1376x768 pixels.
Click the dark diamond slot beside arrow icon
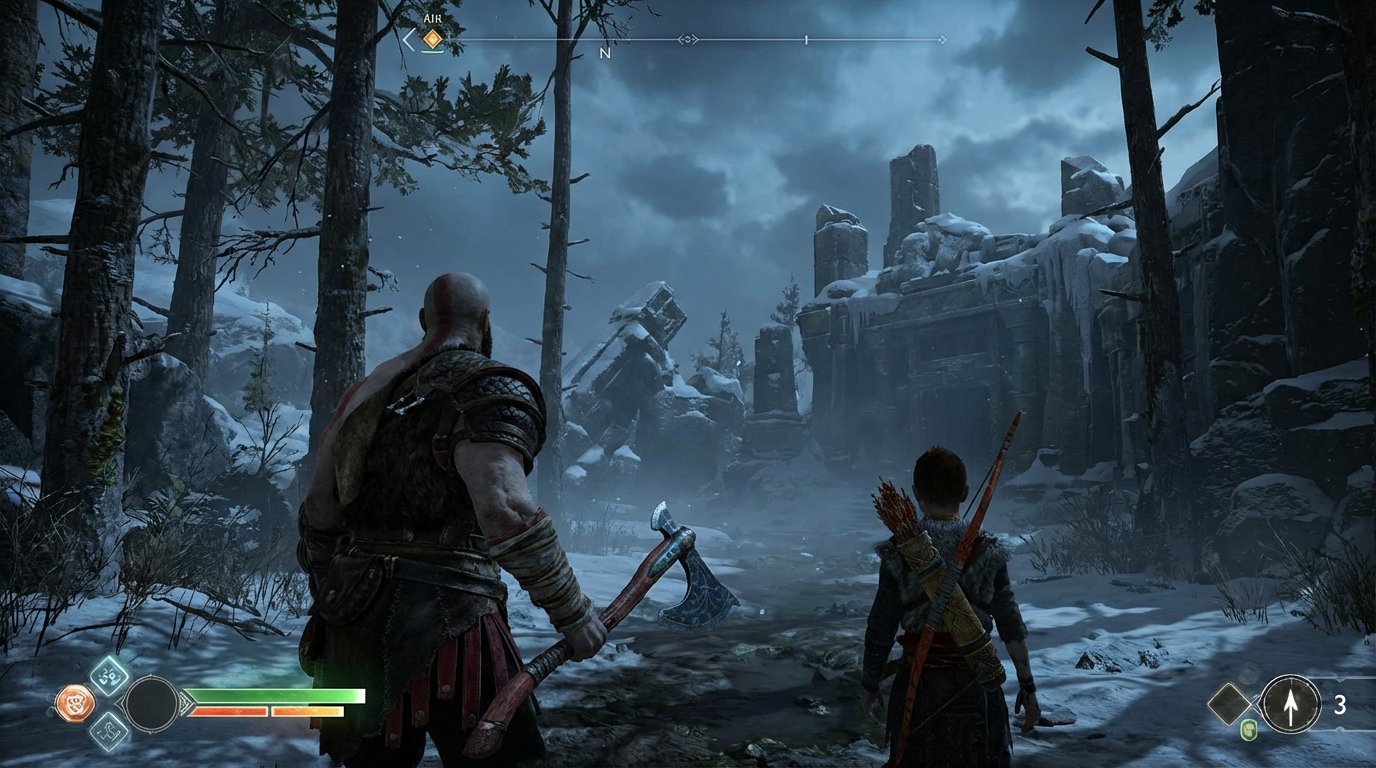coord(1229,703)
